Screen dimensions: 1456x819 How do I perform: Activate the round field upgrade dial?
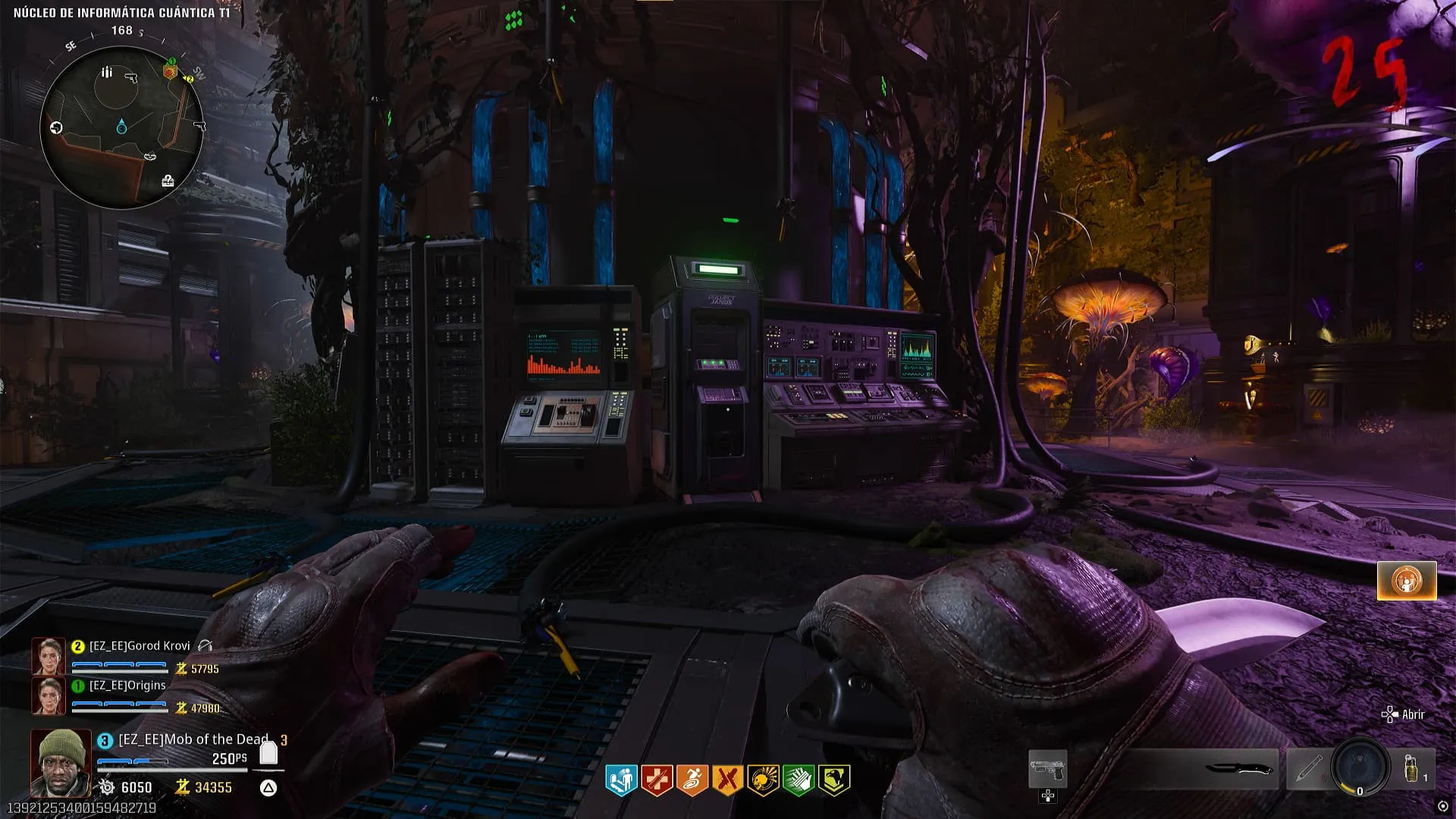point(1360,769)
